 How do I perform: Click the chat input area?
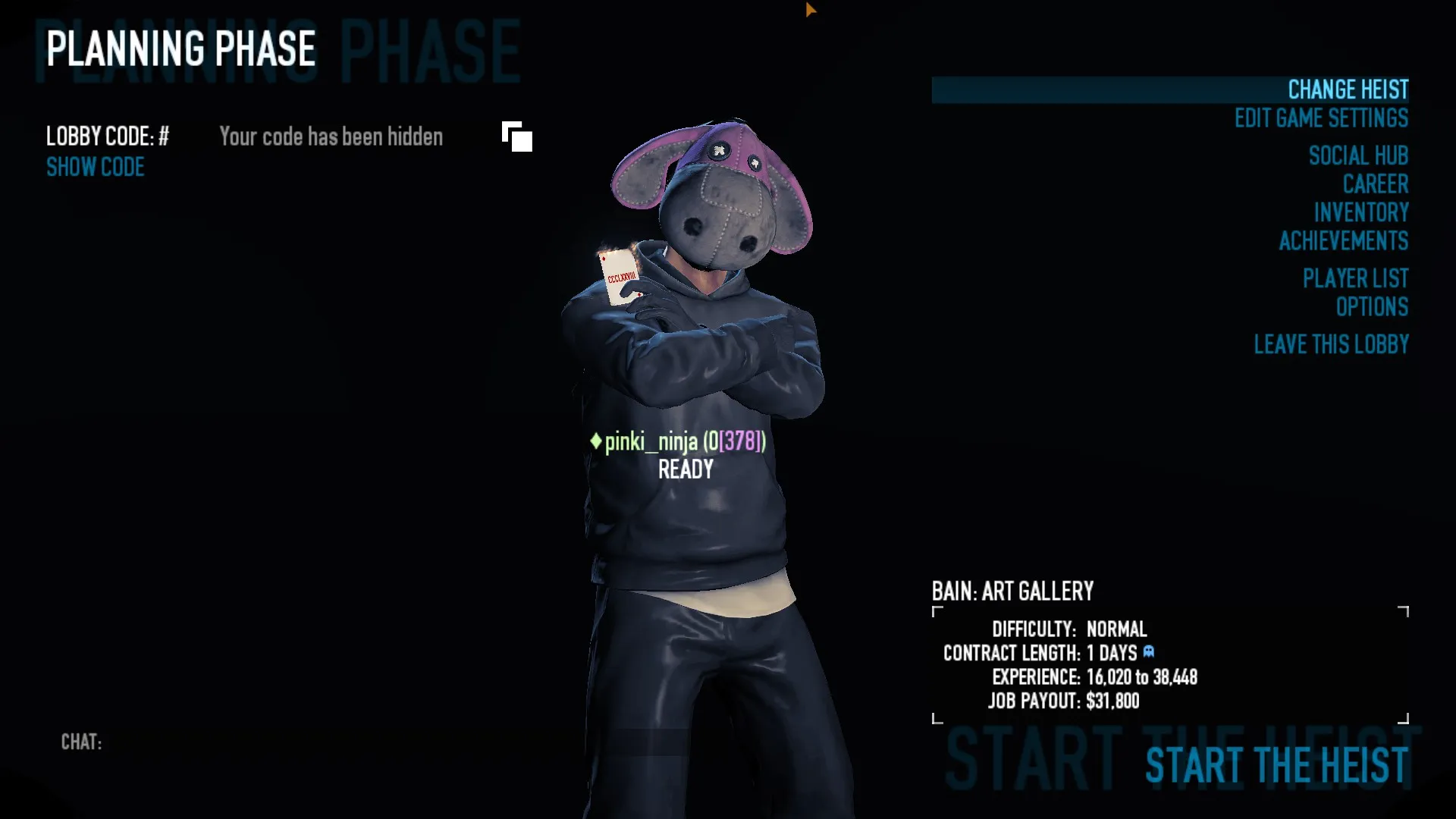303,742
